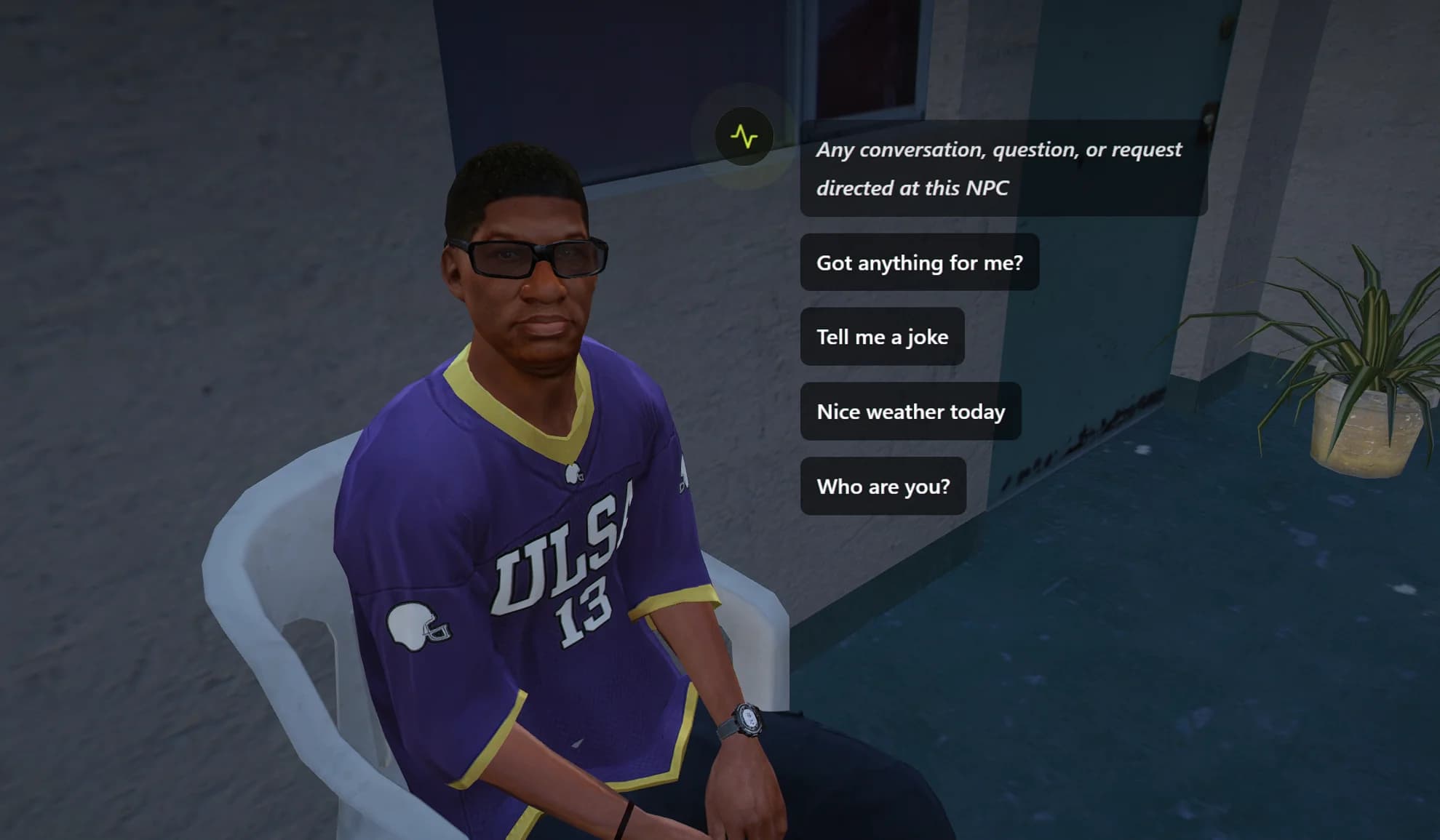The image size is (1440, 840).
Task: Click the free-form conversation prompt box
Action: pos(1003,169)
